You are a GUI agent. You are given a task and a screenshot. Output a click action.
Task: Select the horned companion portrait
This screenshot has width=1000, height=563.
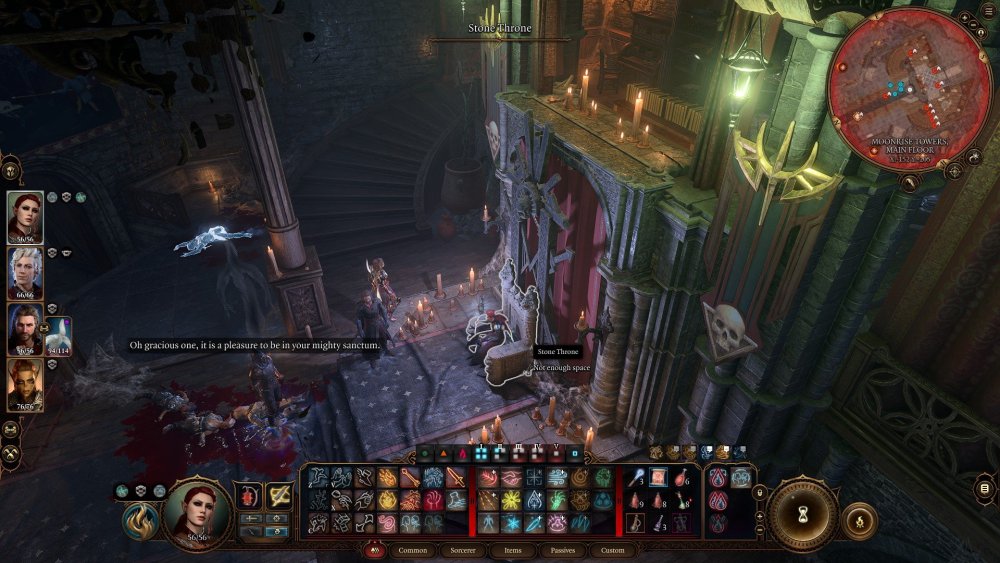click(x=25, y=385)
